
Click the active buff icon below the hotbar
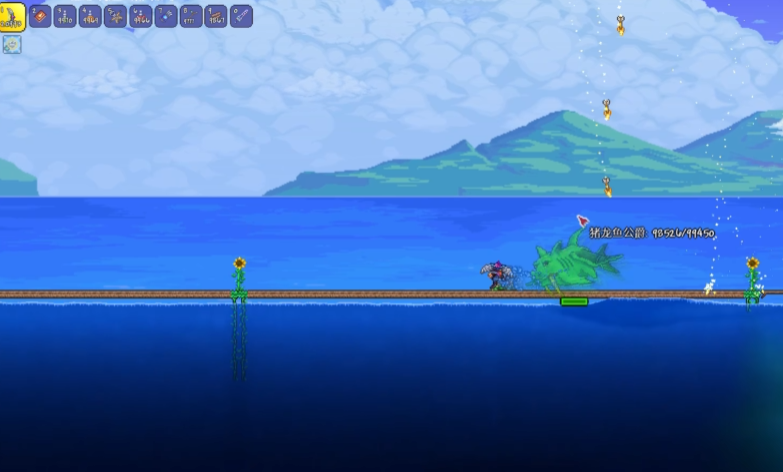[x=12, y=44]
